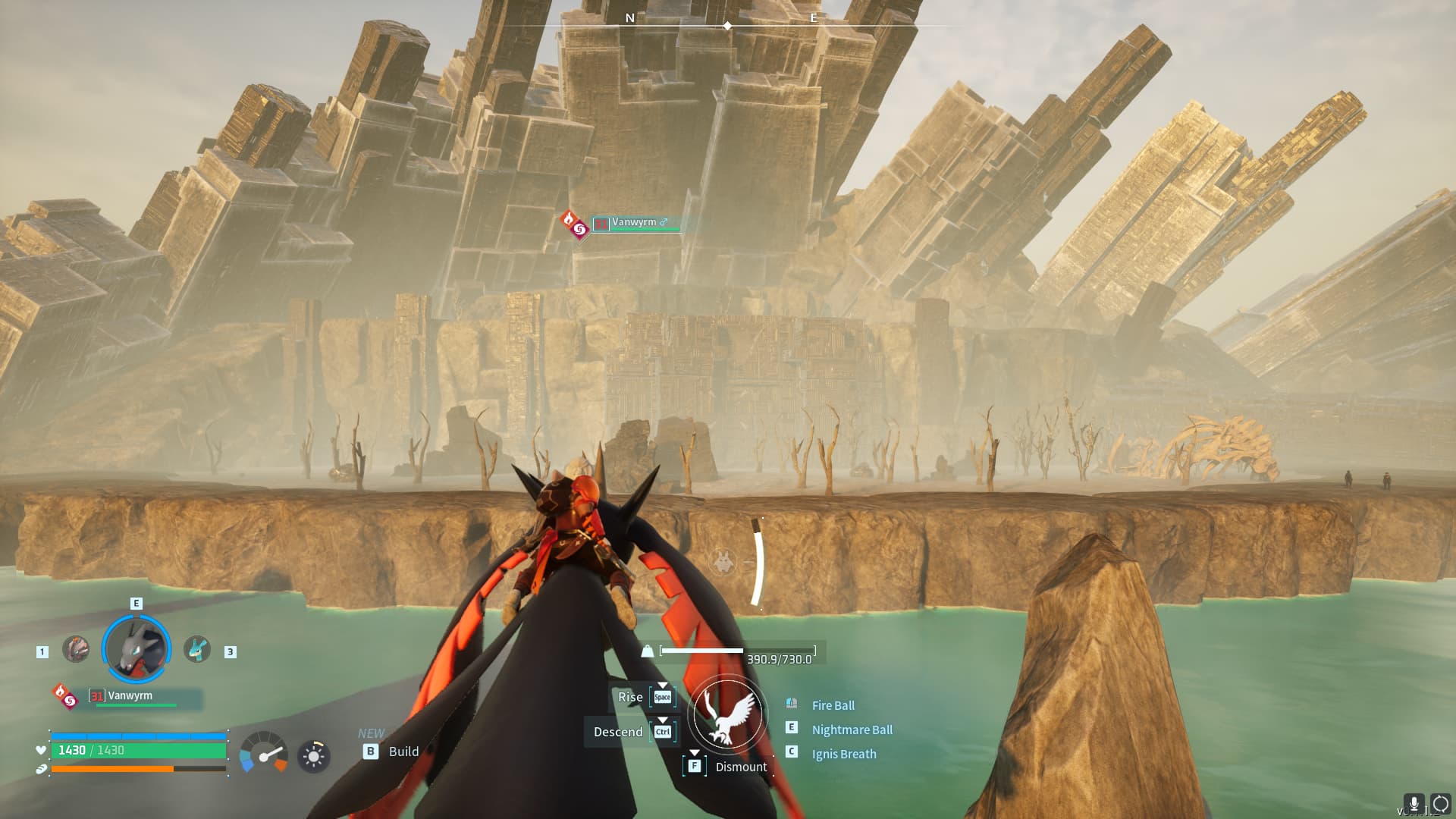Click the circular arrows sync icon
Image resolution: width=1456 pixels, height=819 pixels.
click(1440, 804)
